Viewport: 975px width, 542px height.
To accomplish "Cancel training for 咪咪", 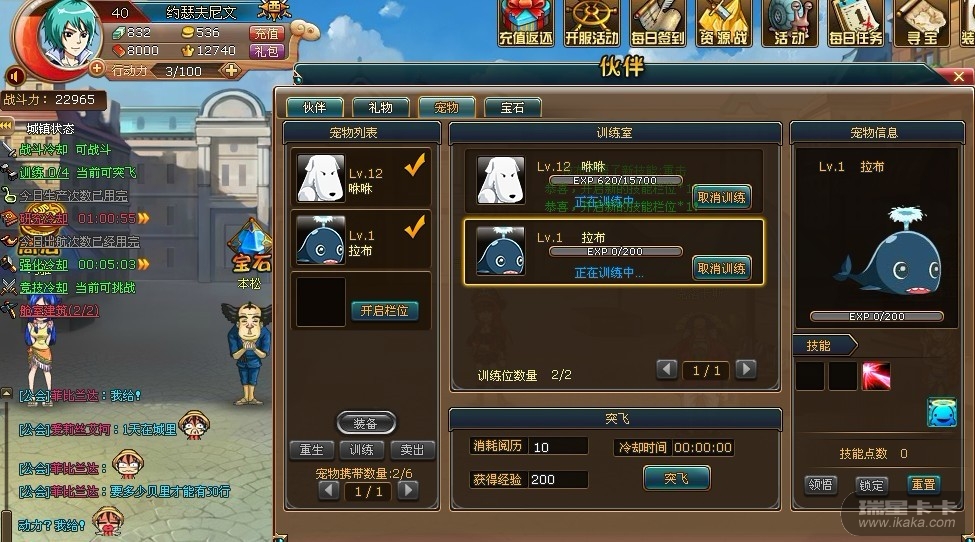I will pyautogui.click(x=721, y=197).
